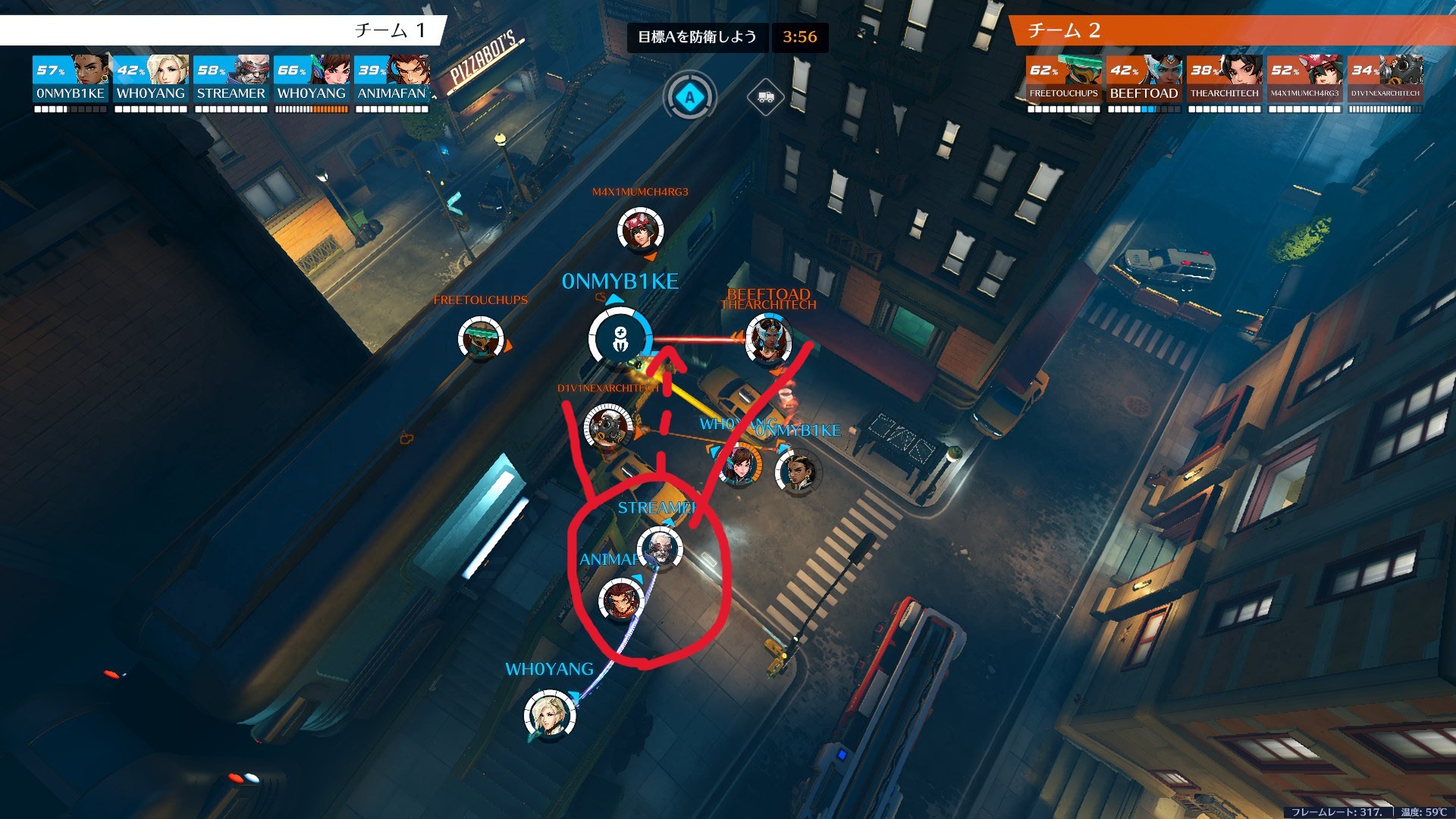
Task: Choose ANIMAFAN's hero marker on the map
Action: pyautogui.click(x=621, y=600)
